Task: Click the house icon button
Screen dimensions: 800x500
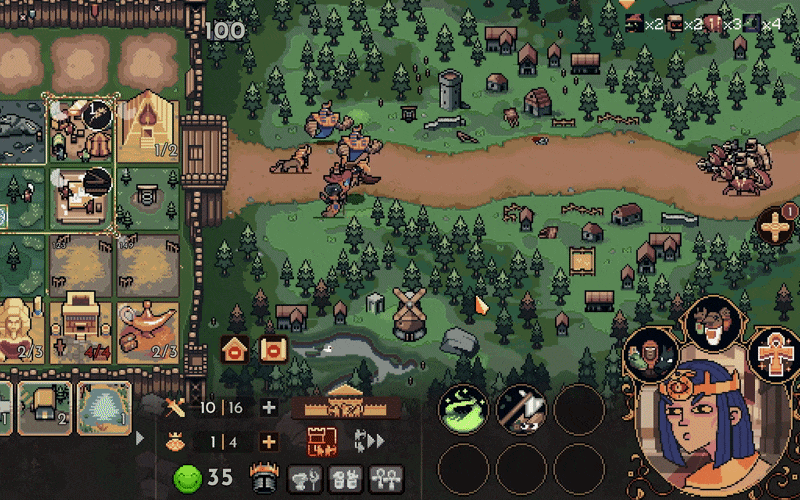Action: (235, 349)
